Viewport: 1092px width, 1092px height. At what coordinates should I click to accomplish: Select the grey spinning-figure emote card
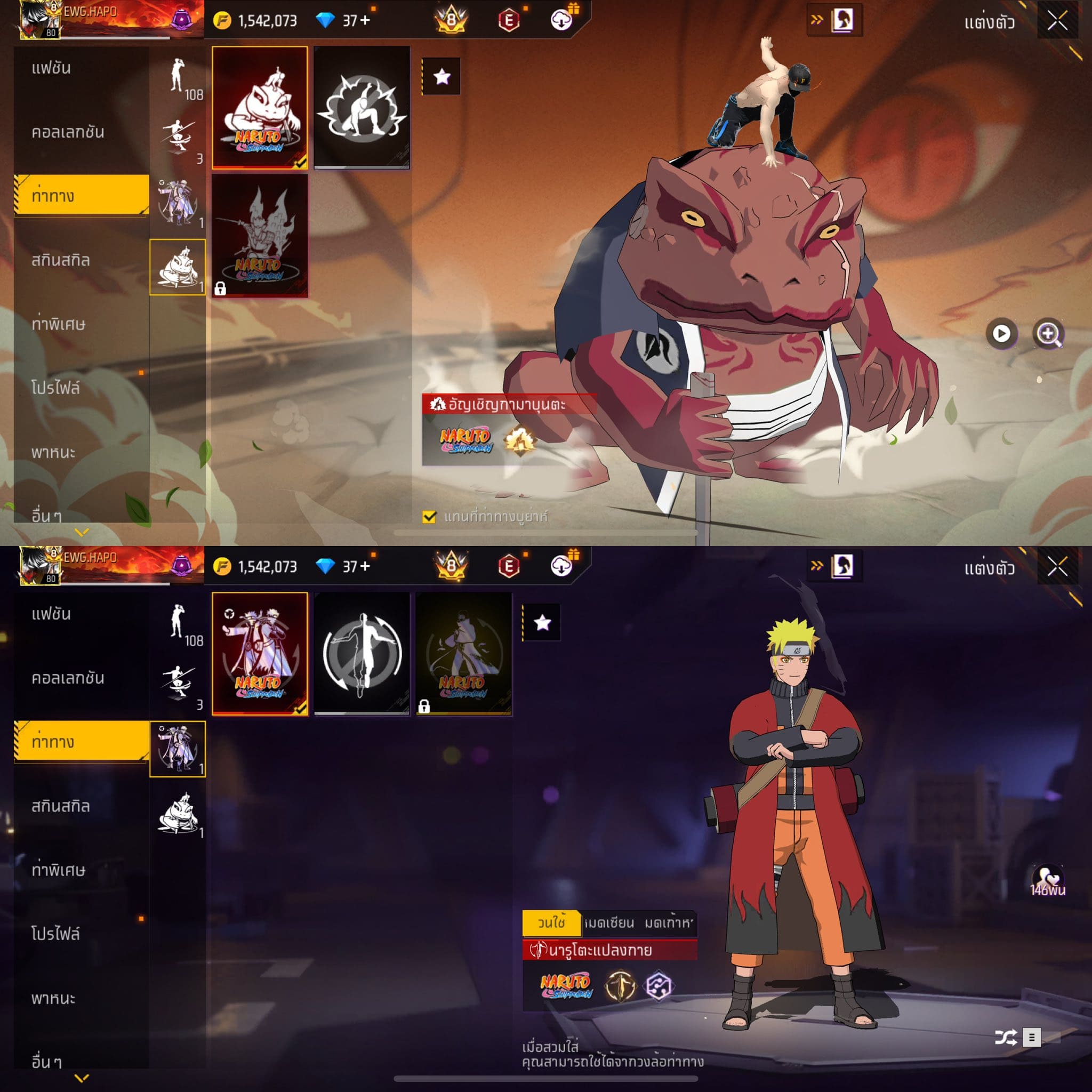point(362,653)
